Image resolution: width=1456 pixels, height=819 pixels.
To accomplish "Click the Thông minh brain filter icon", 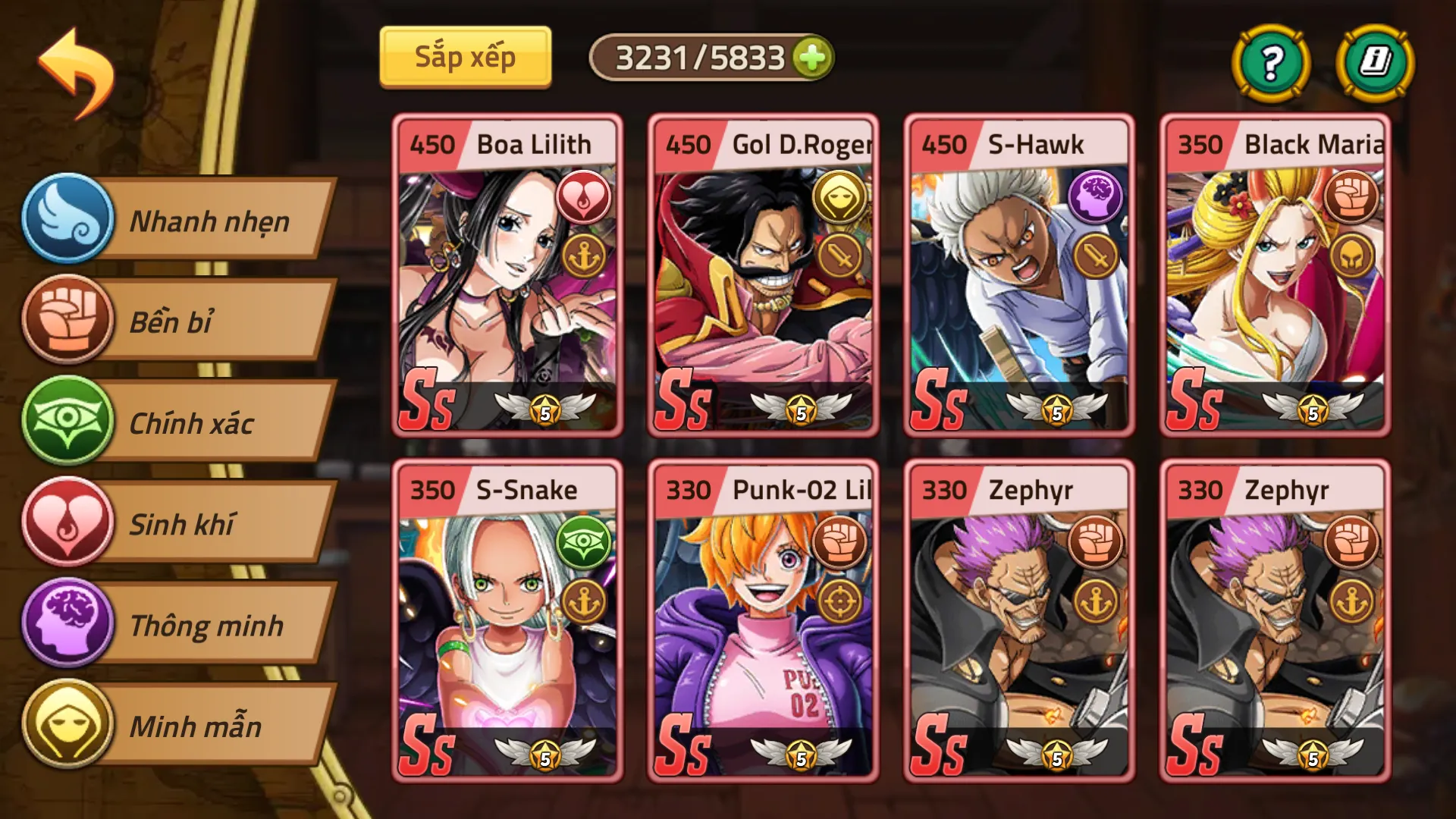I will pyautogui.click(x=67, y=626).
